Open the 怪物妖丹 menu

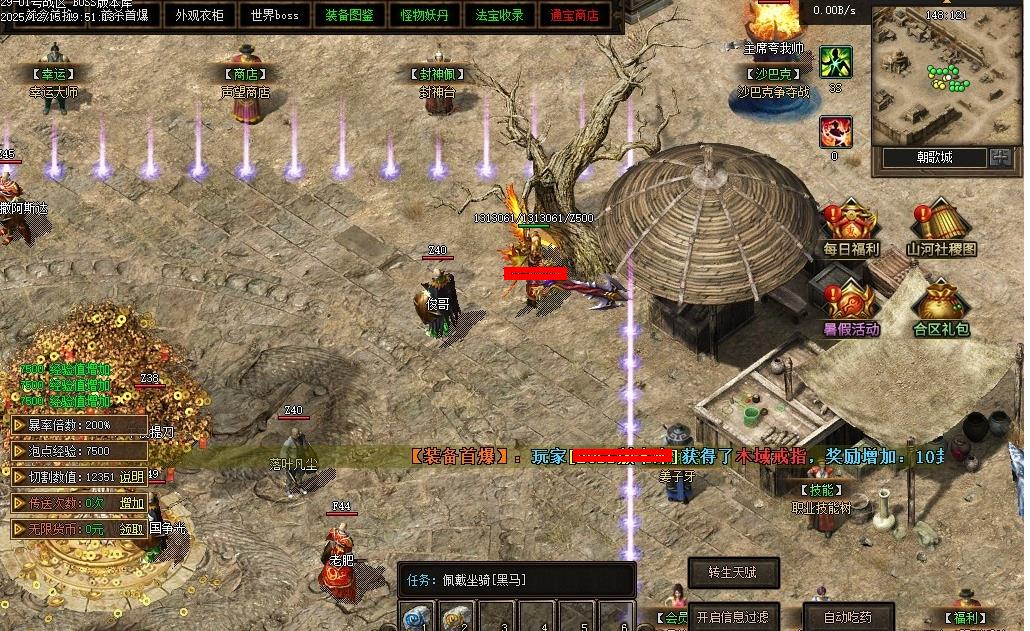pyautogui.click(x=425, y=15)
